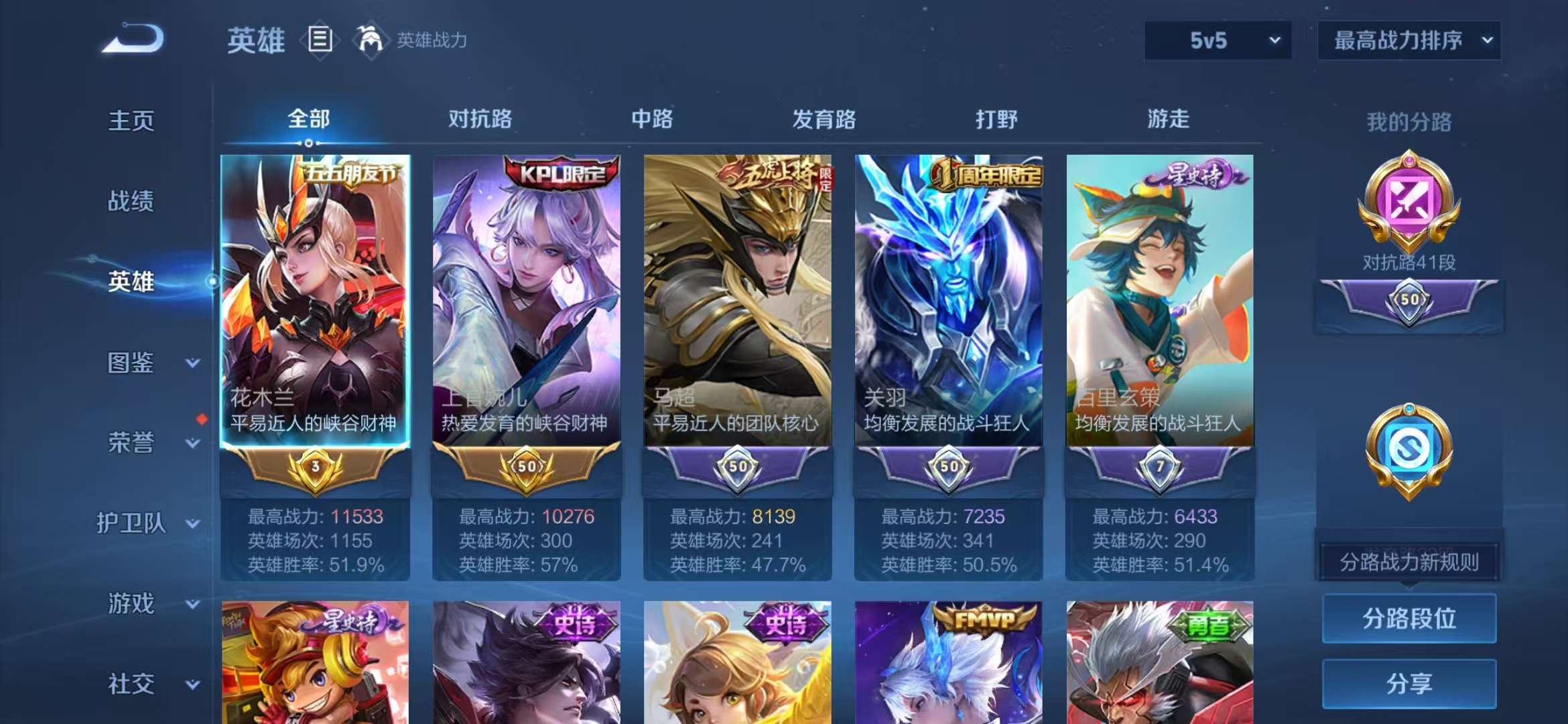
Task: Switch to the 打野 tab
Action: coord(996,119)
